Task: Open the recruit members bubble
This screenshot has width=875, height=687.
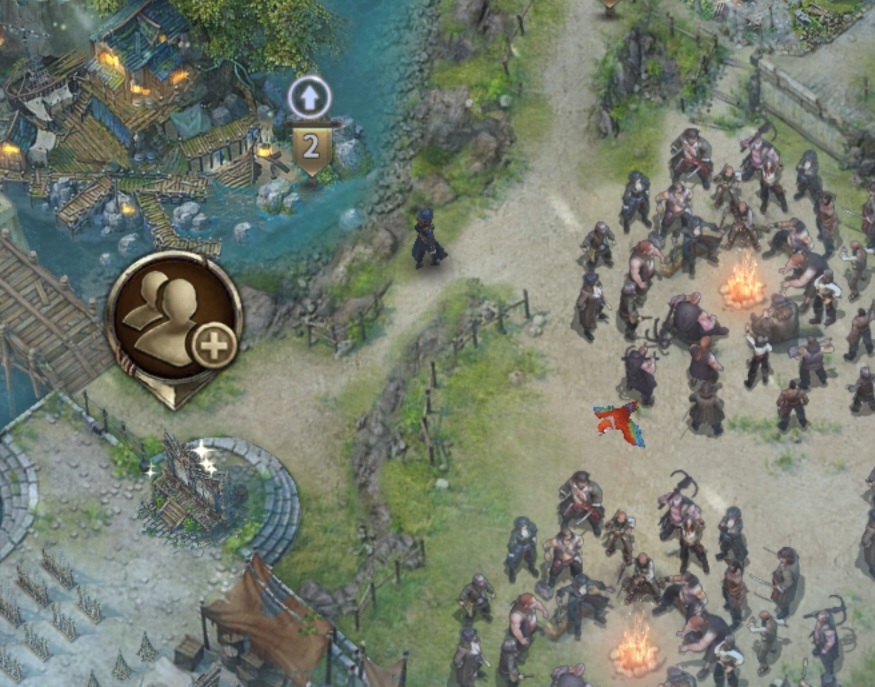Action: point(174,322)
